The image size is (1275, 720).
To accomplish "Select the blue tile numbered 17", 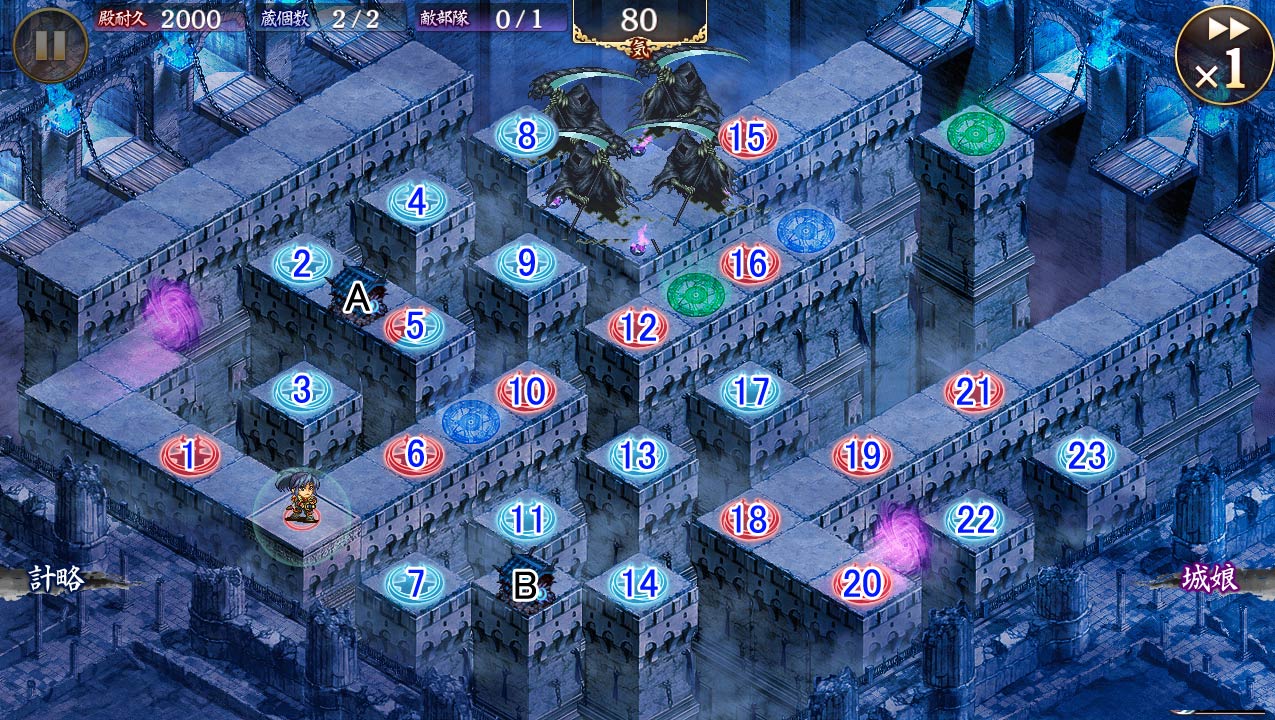I will pos(750,392).
